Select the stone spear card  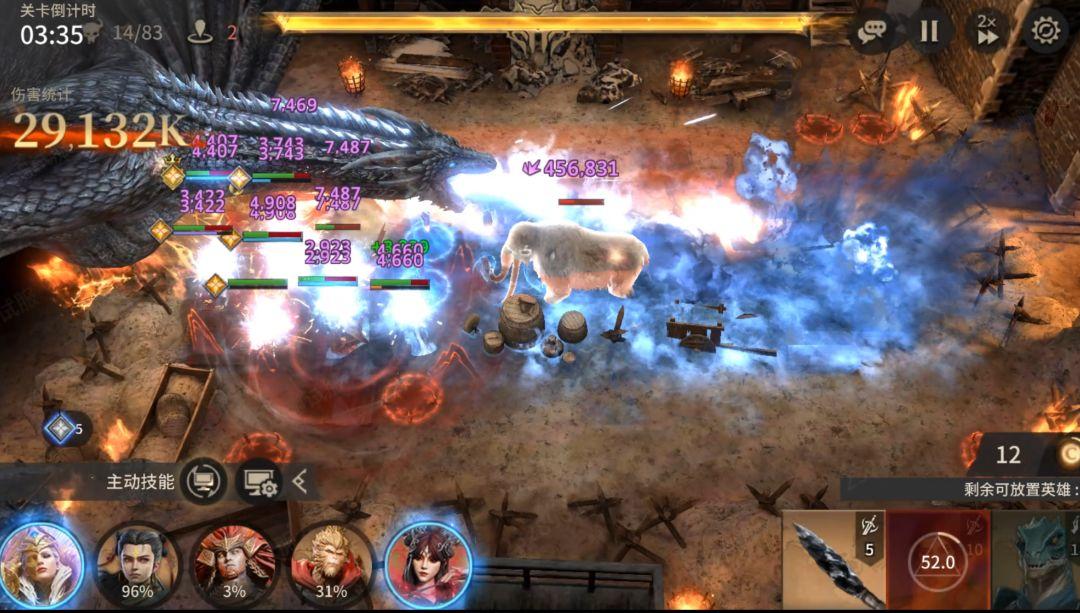tap(833, 561)
